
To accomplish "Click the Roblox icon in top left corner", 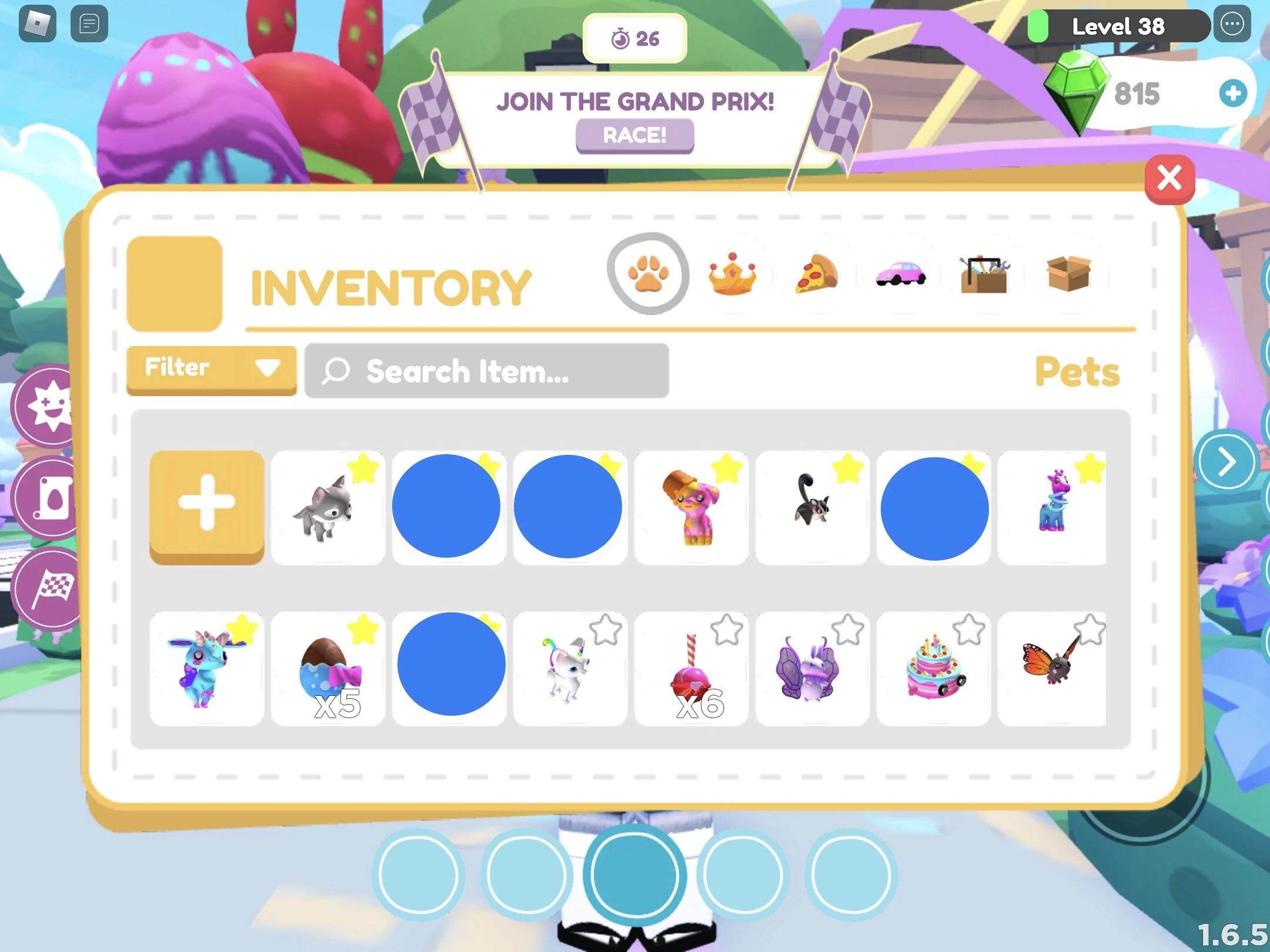I will tap(36, 25).
